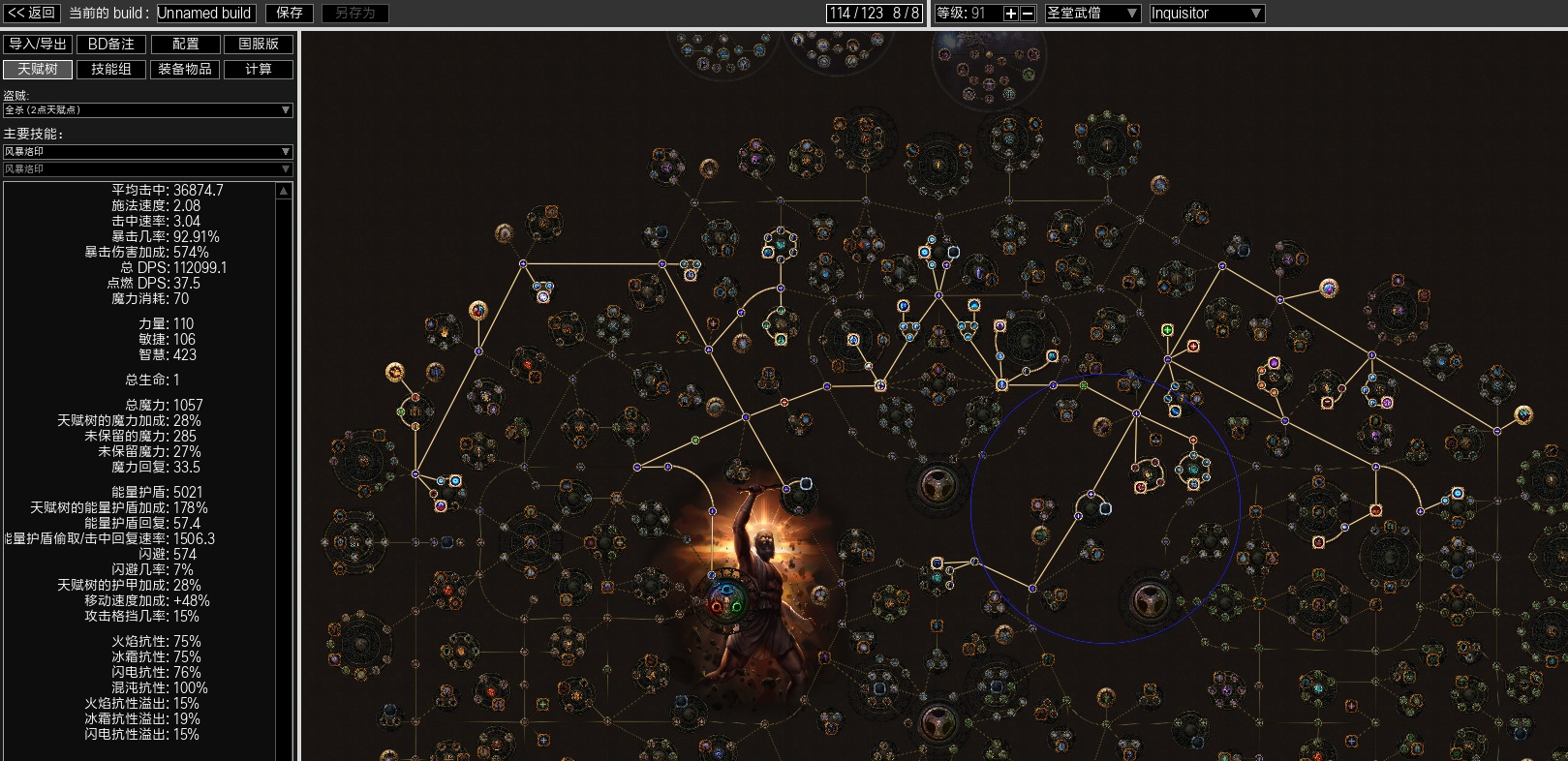Open the 装备物品 items tab
This screenshot has height=761, width=1568.
pos(185,69)
